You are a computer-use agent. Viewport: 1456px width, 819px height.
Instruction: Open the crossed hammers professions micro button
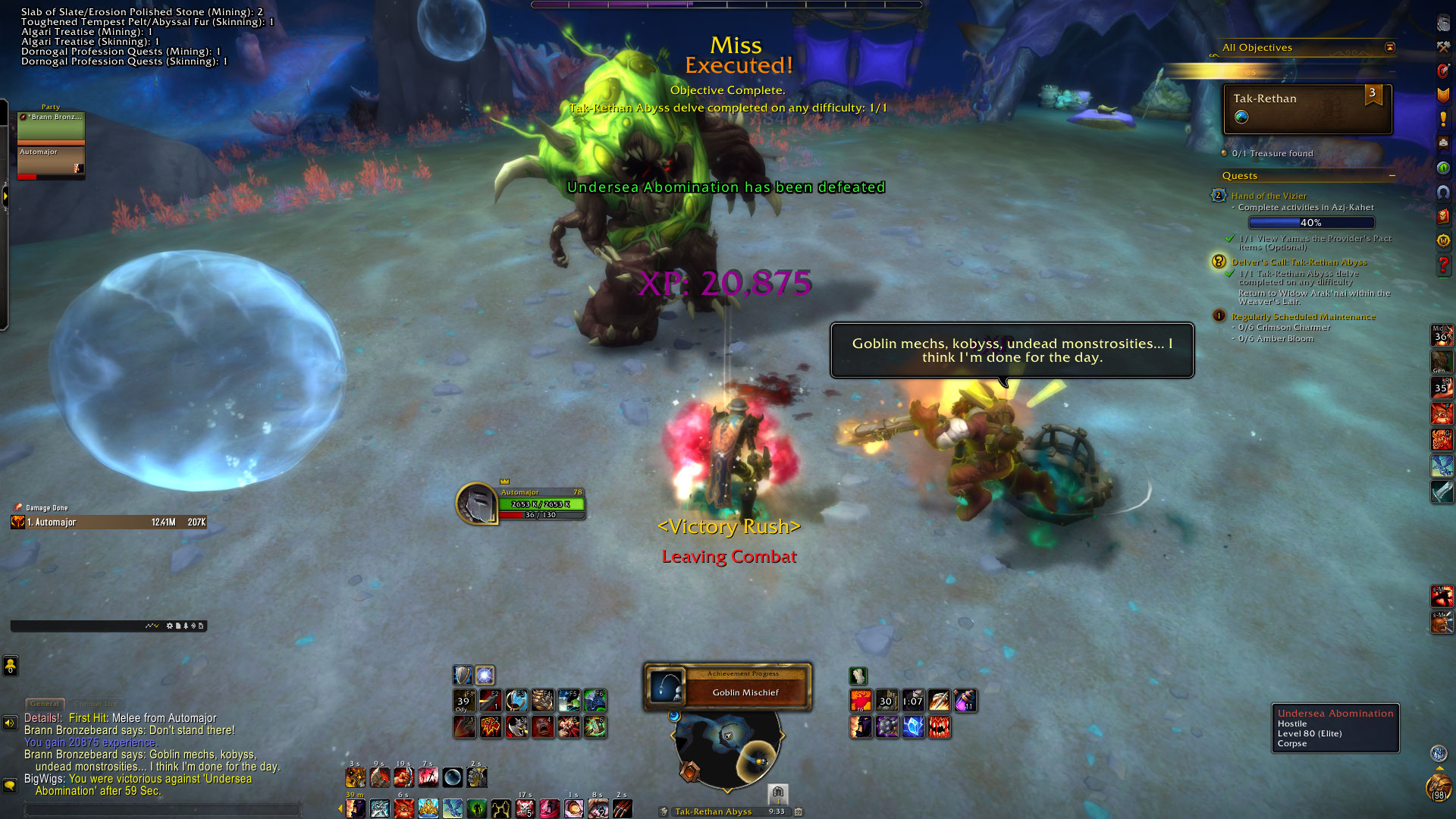point(1443,47)
